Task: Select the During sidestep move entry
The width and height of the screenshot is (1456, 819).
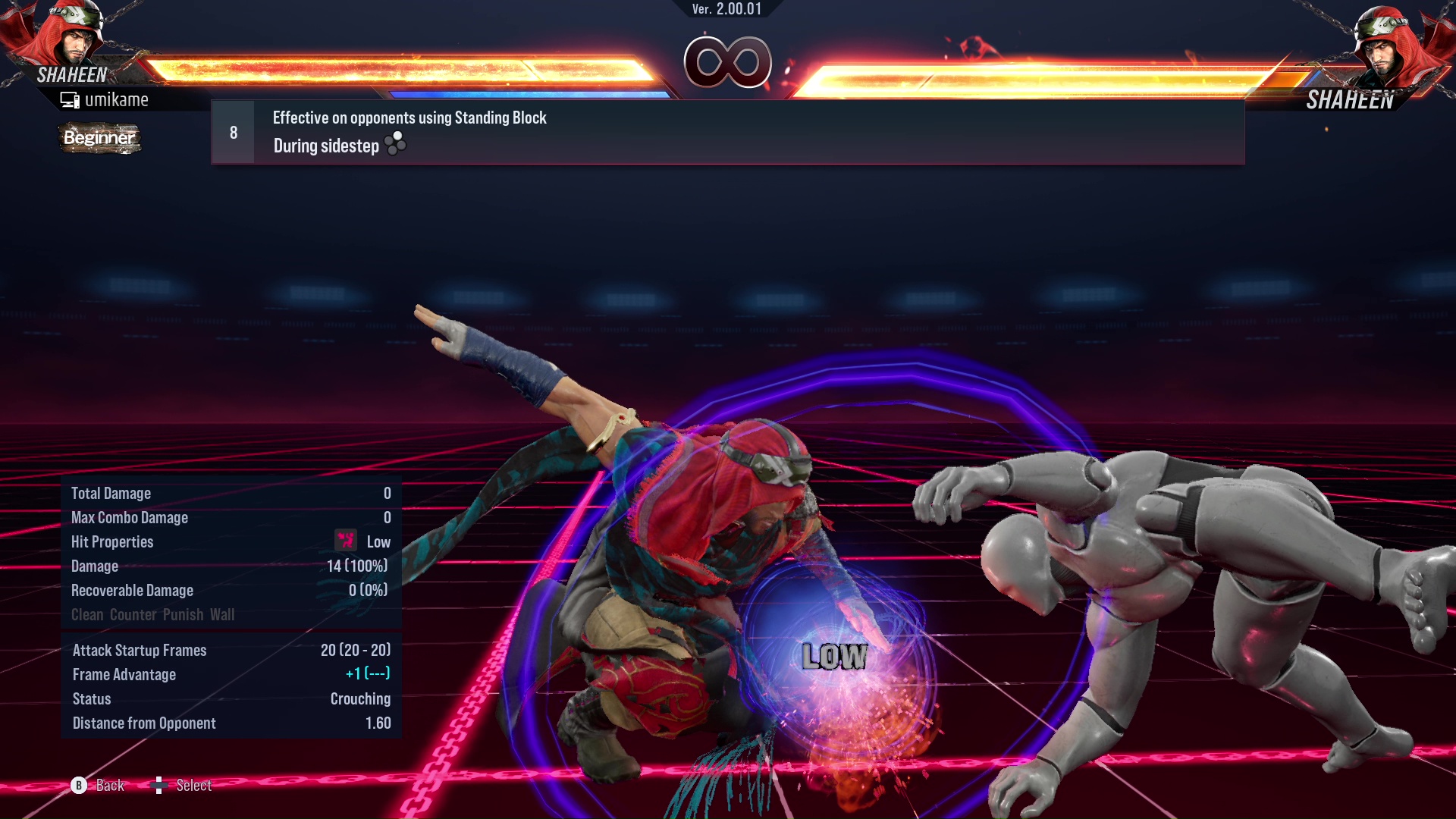Action: point(325,146)
